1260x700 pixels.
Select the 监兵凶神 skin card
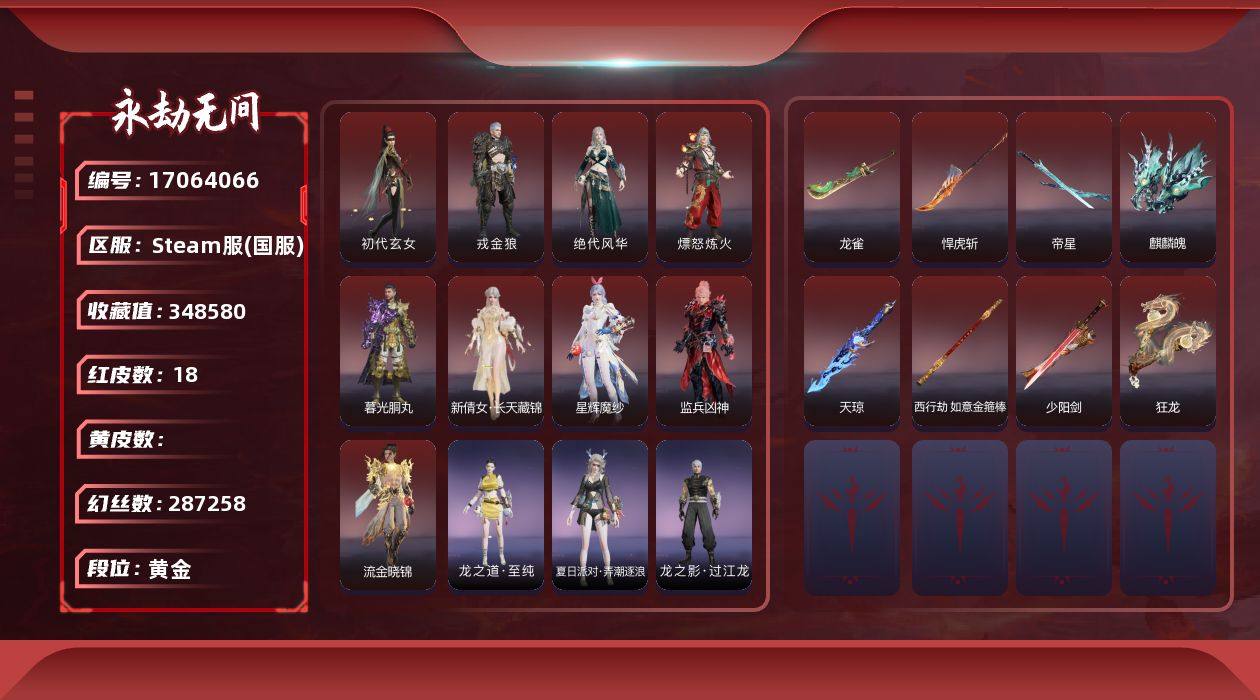click(x=704, y=350)
